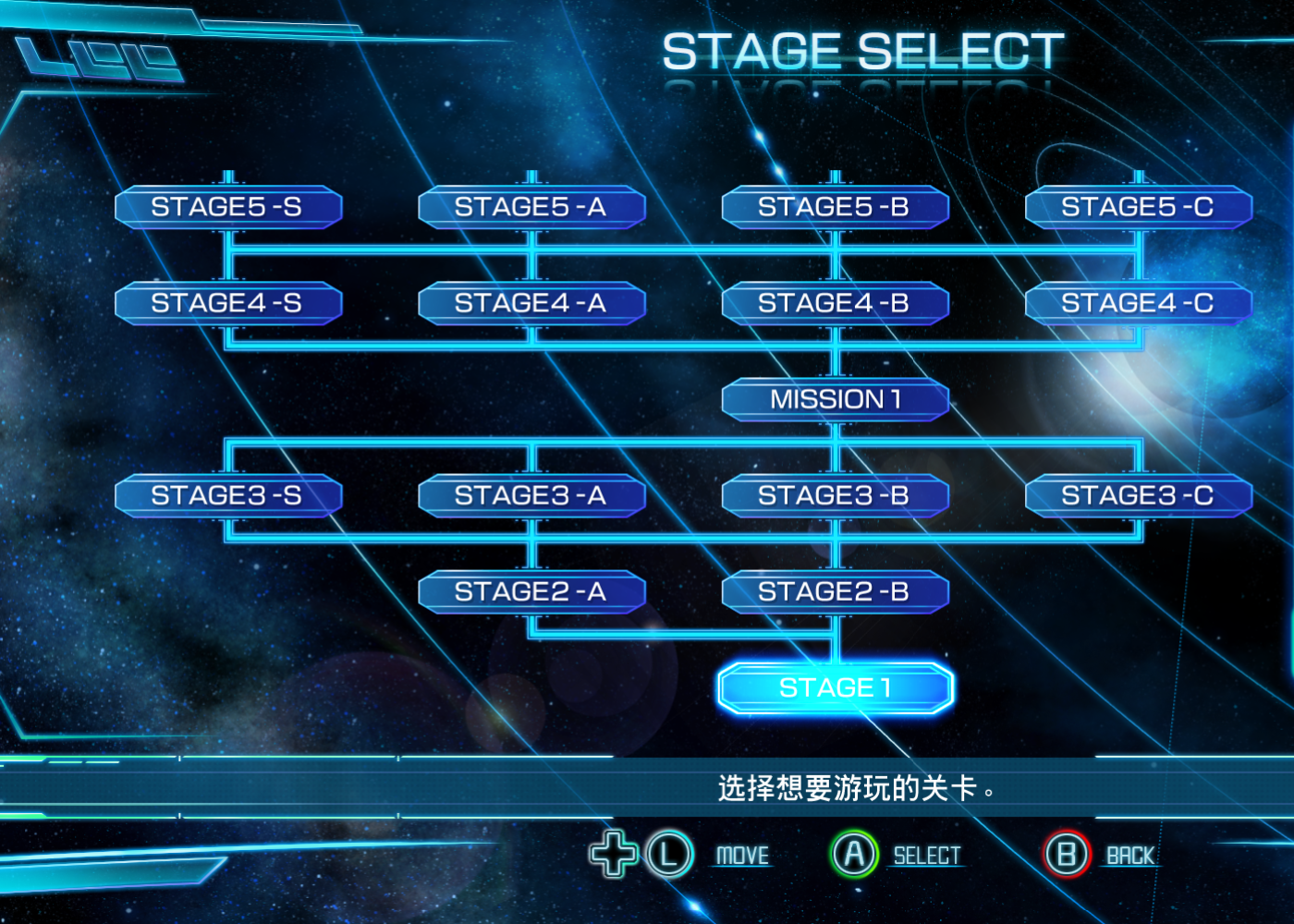This screenshot has width=1294, height=924.
Task: Choose STAGE5-A stage node
Action: tap(531, 207)
